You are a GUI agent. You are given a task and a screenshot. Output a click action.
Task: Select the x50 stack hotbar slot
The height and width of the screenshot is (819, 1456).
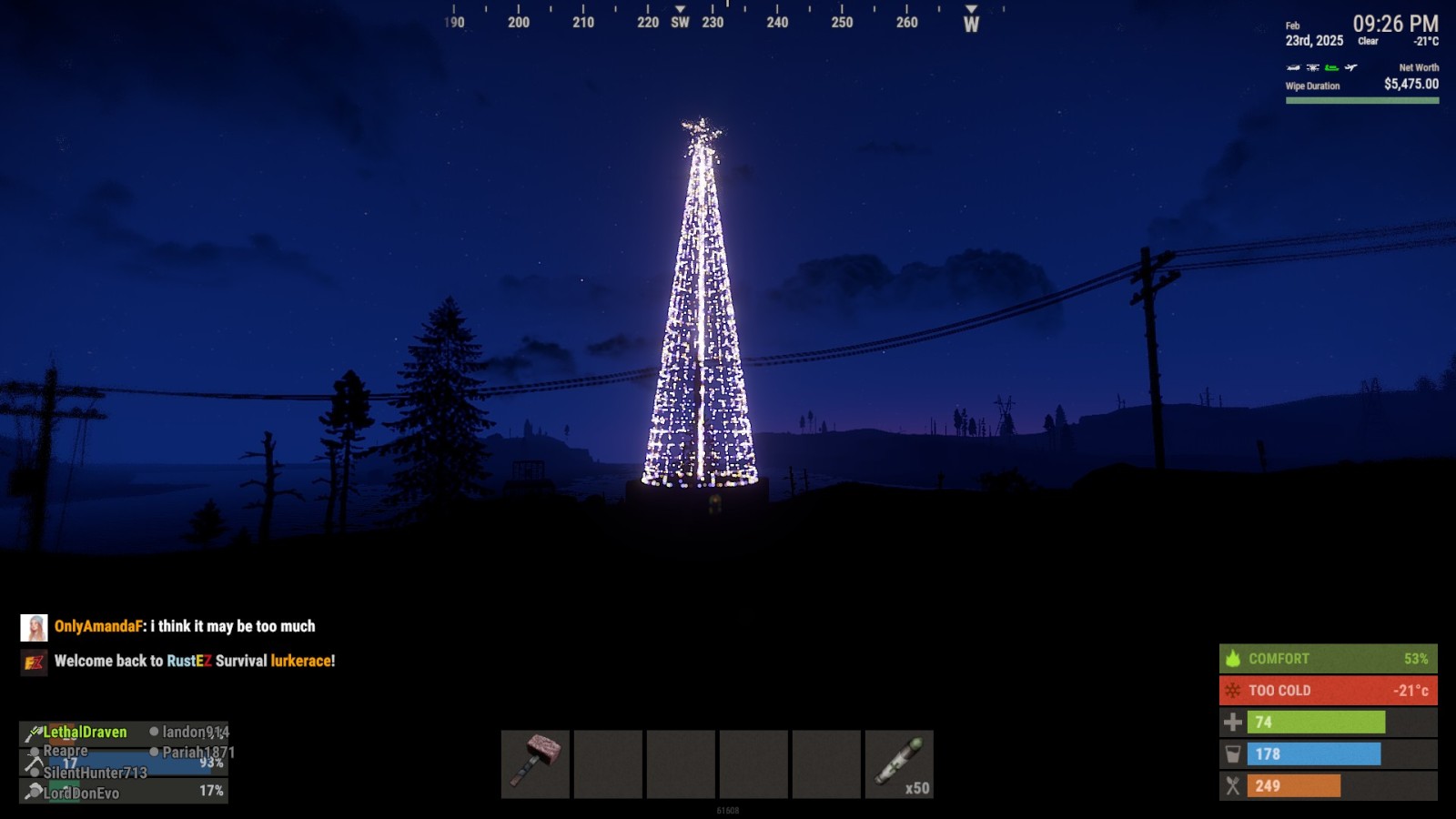(x=899, y=763)
